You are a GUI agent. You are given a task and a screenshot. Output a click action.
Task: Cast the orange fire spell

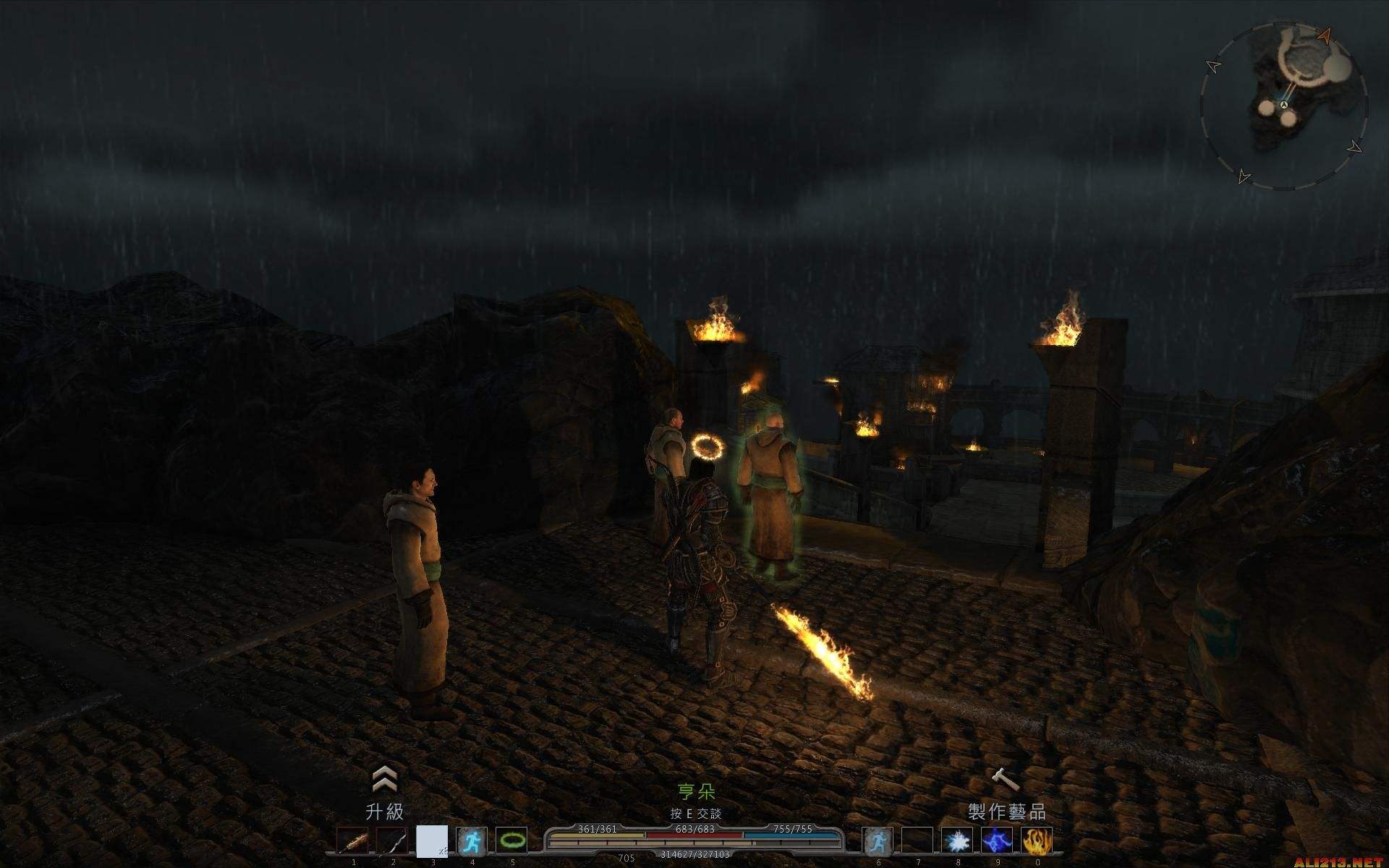(x=1036, y=842)
